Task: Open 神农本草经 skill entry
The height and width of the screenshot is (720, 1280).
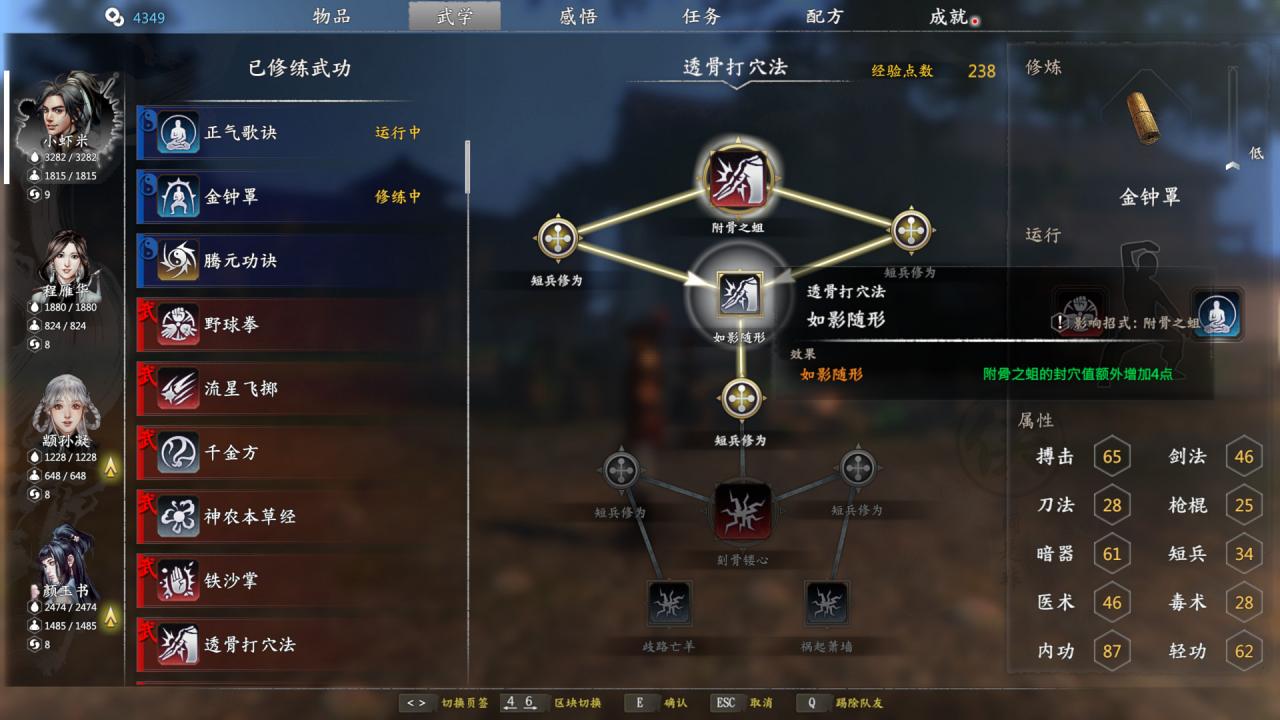Action: click(300, 517)
